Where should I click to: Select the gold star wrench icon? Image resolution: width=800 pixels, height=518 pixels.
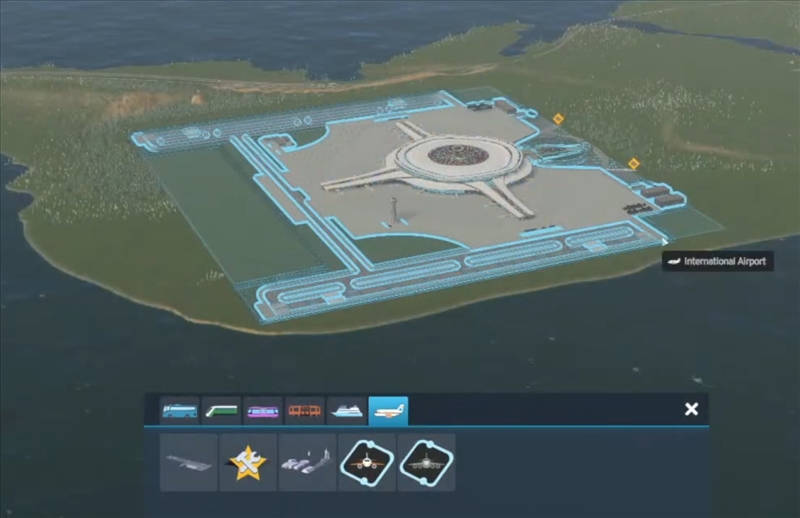click(x=248, y=462)
